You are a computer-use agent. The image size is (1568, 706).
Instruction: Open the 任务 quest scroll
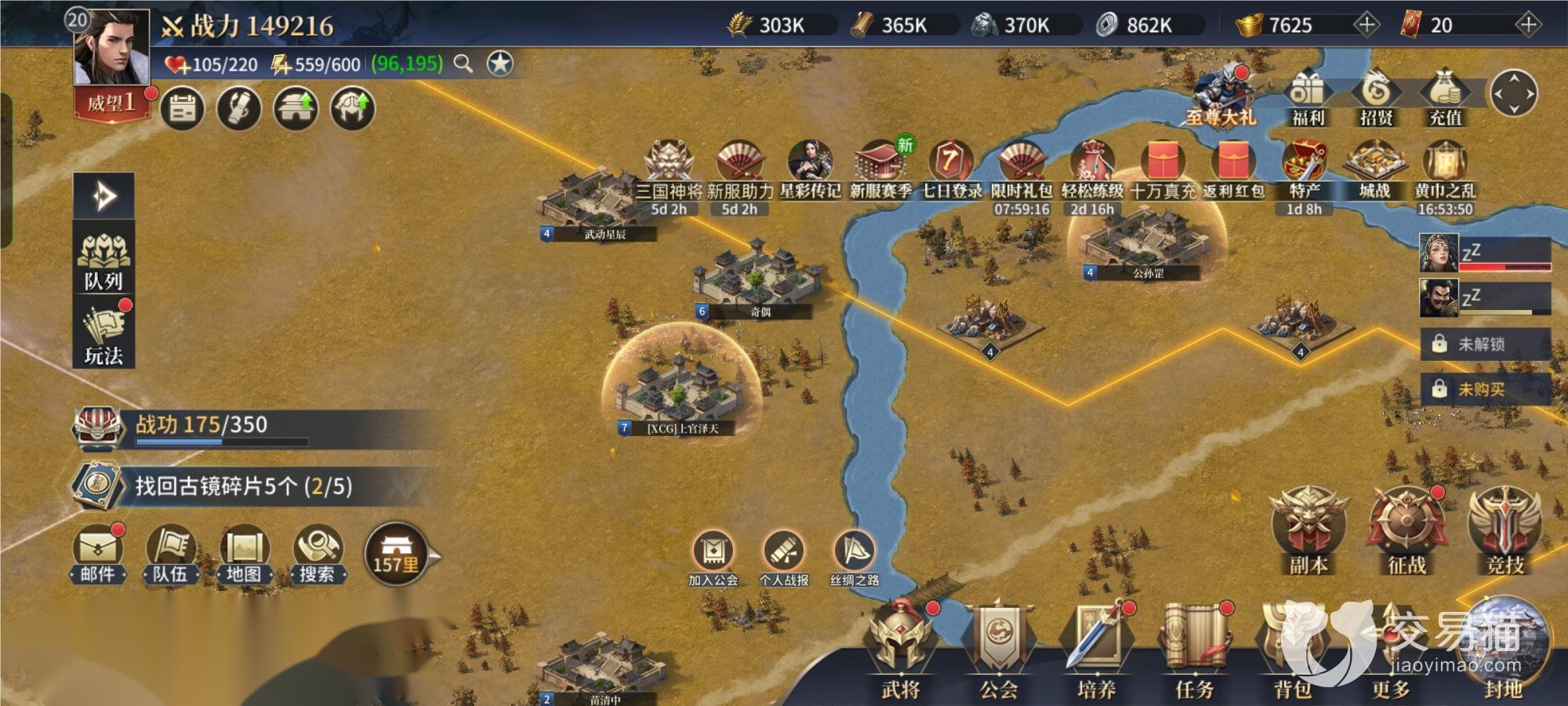point(1194,653)
